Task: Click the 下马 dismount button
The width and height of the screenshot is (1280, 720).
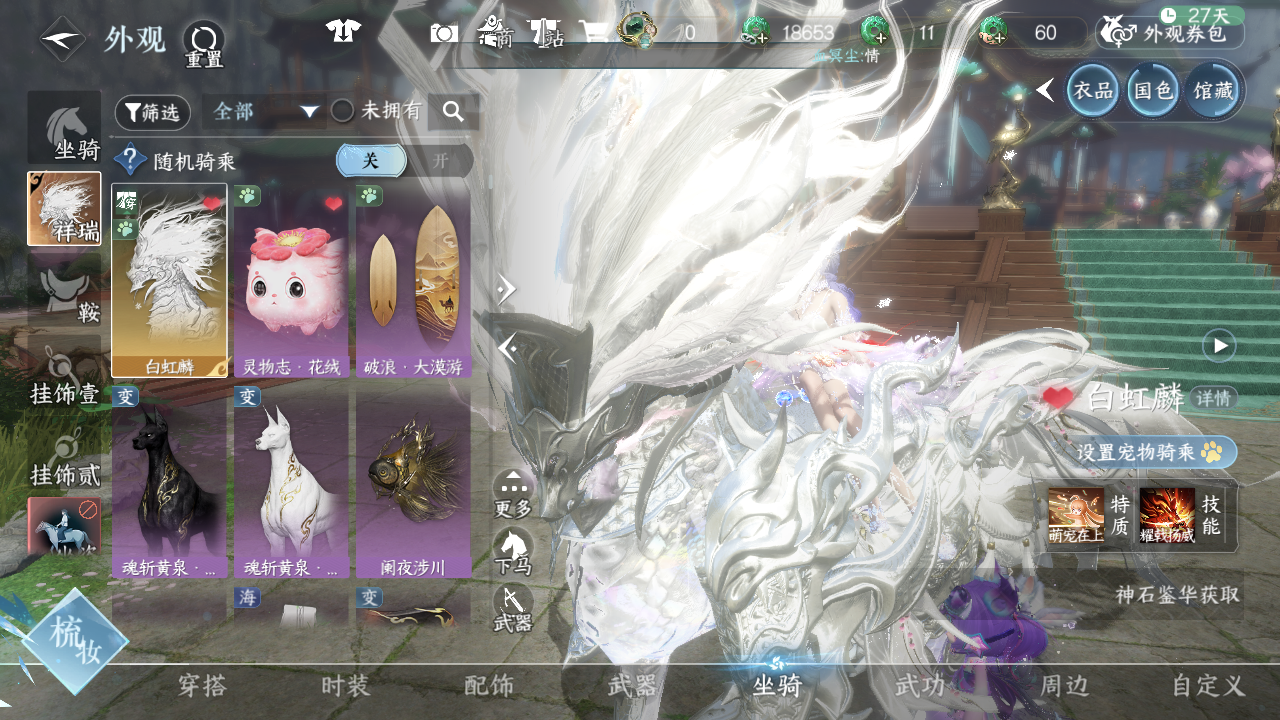Action: (x=513, y=551)
